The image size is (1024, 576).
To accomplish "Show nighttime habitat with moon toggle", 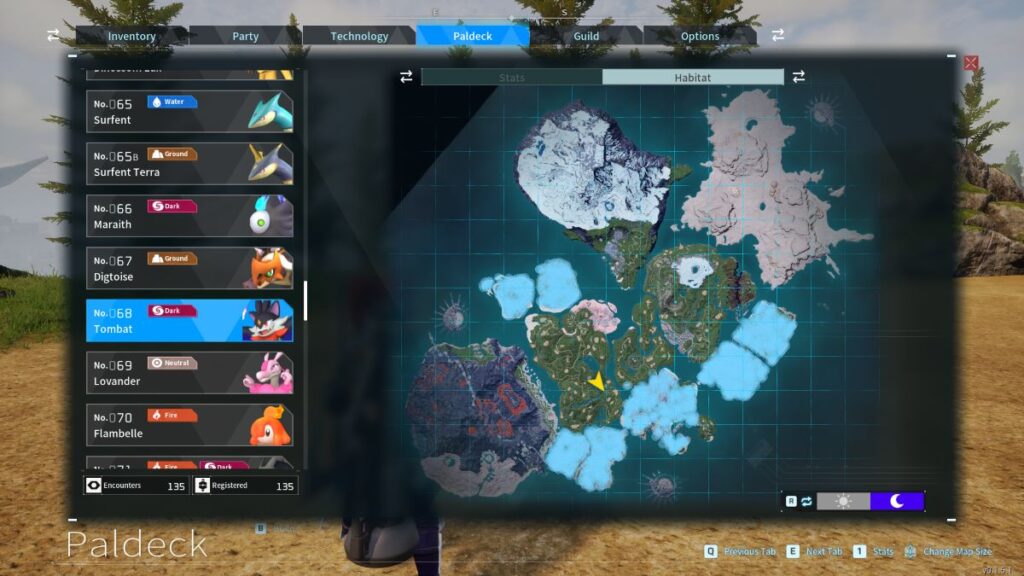I will pos(897,501).
